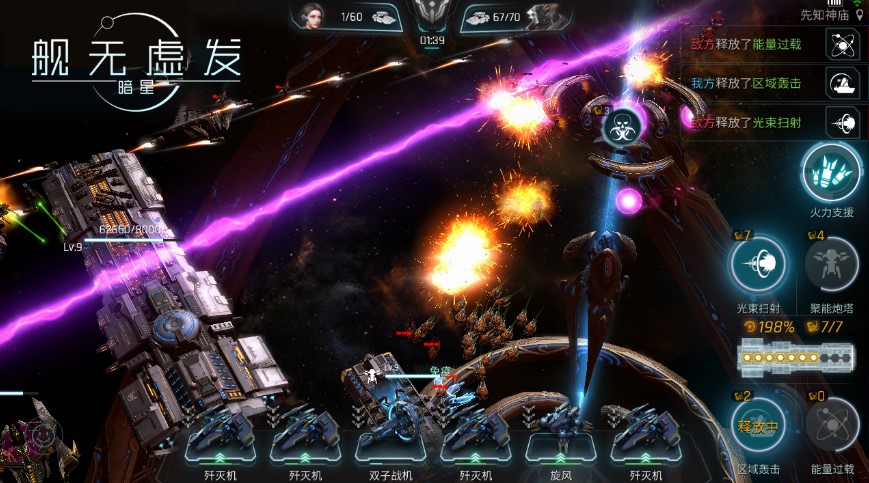Choose the 旋风 ship card

[559, 433]
